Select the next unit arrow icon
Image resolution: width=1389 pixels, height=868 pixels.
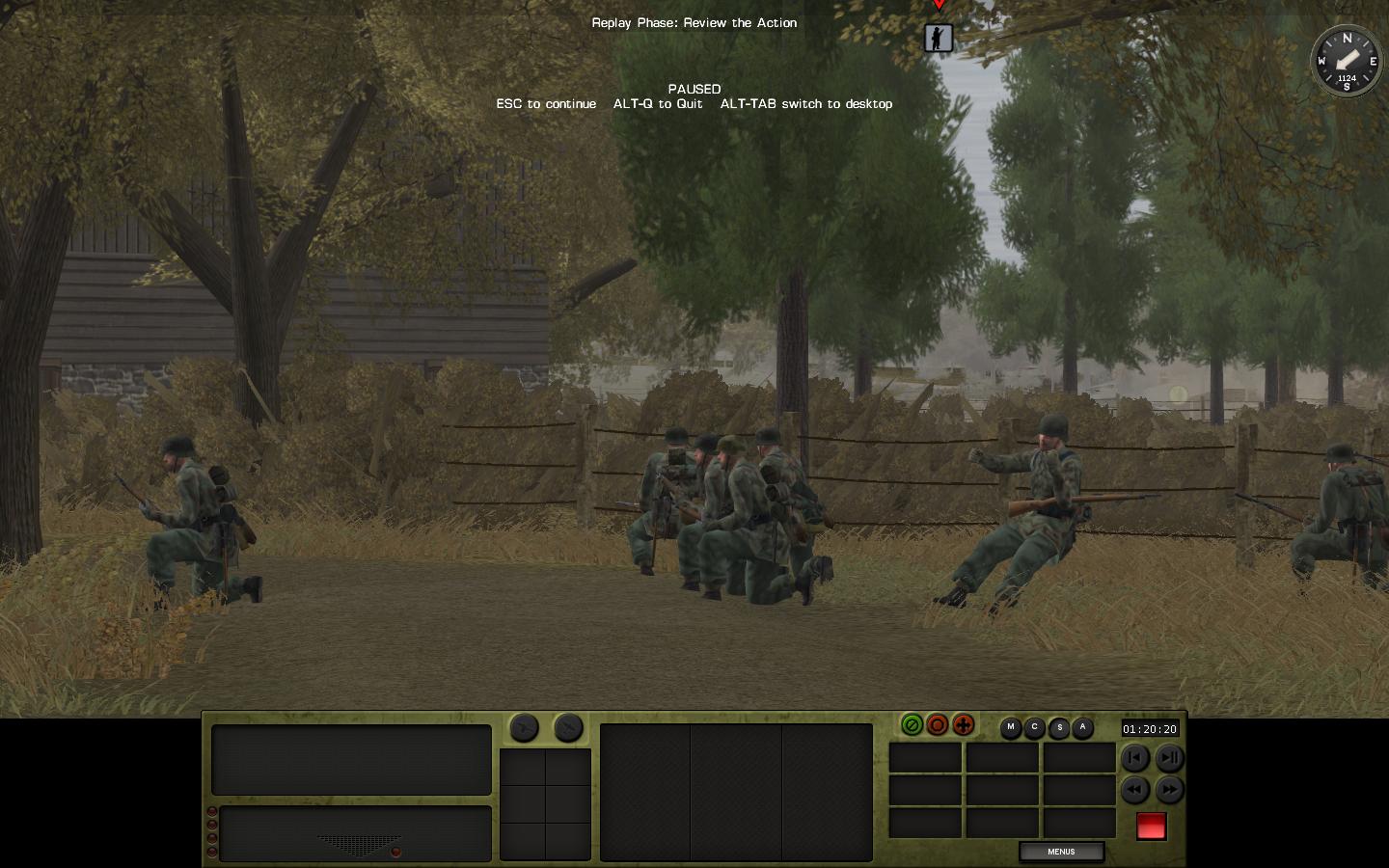pos(568,729)
